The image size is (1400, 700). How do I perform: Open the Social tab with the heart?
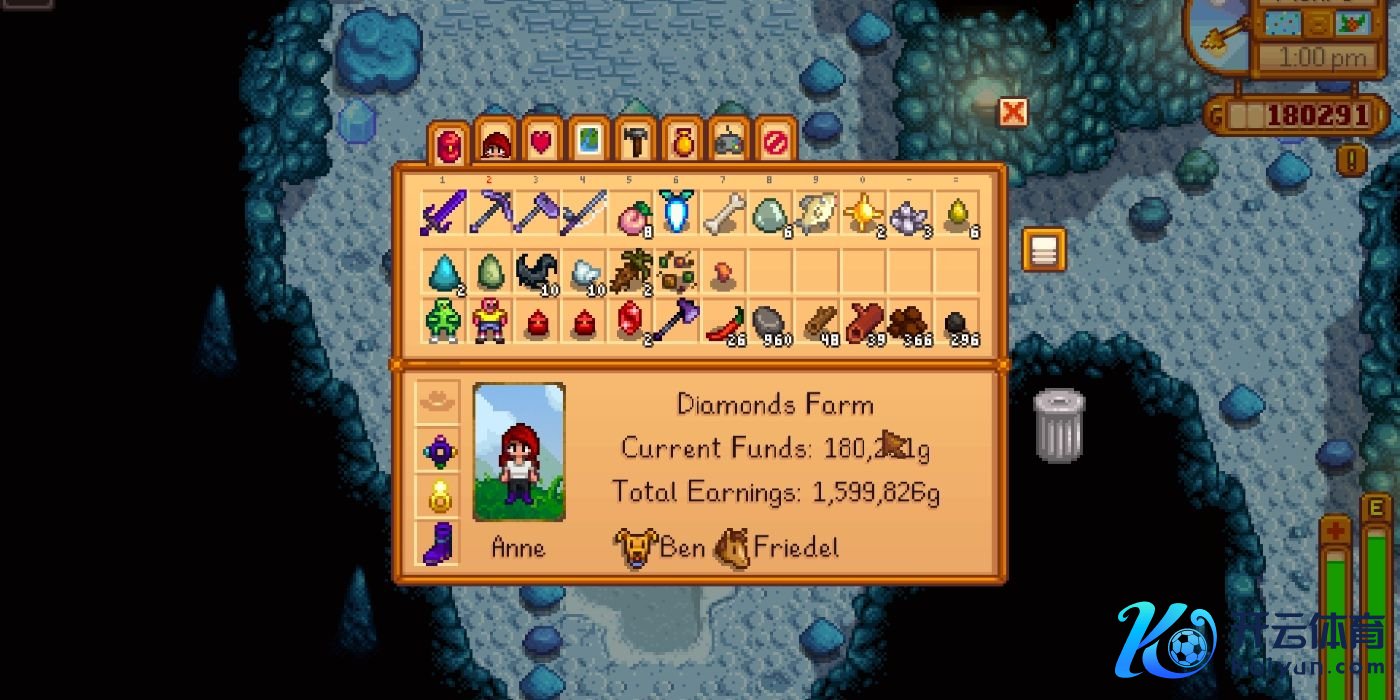541,143
